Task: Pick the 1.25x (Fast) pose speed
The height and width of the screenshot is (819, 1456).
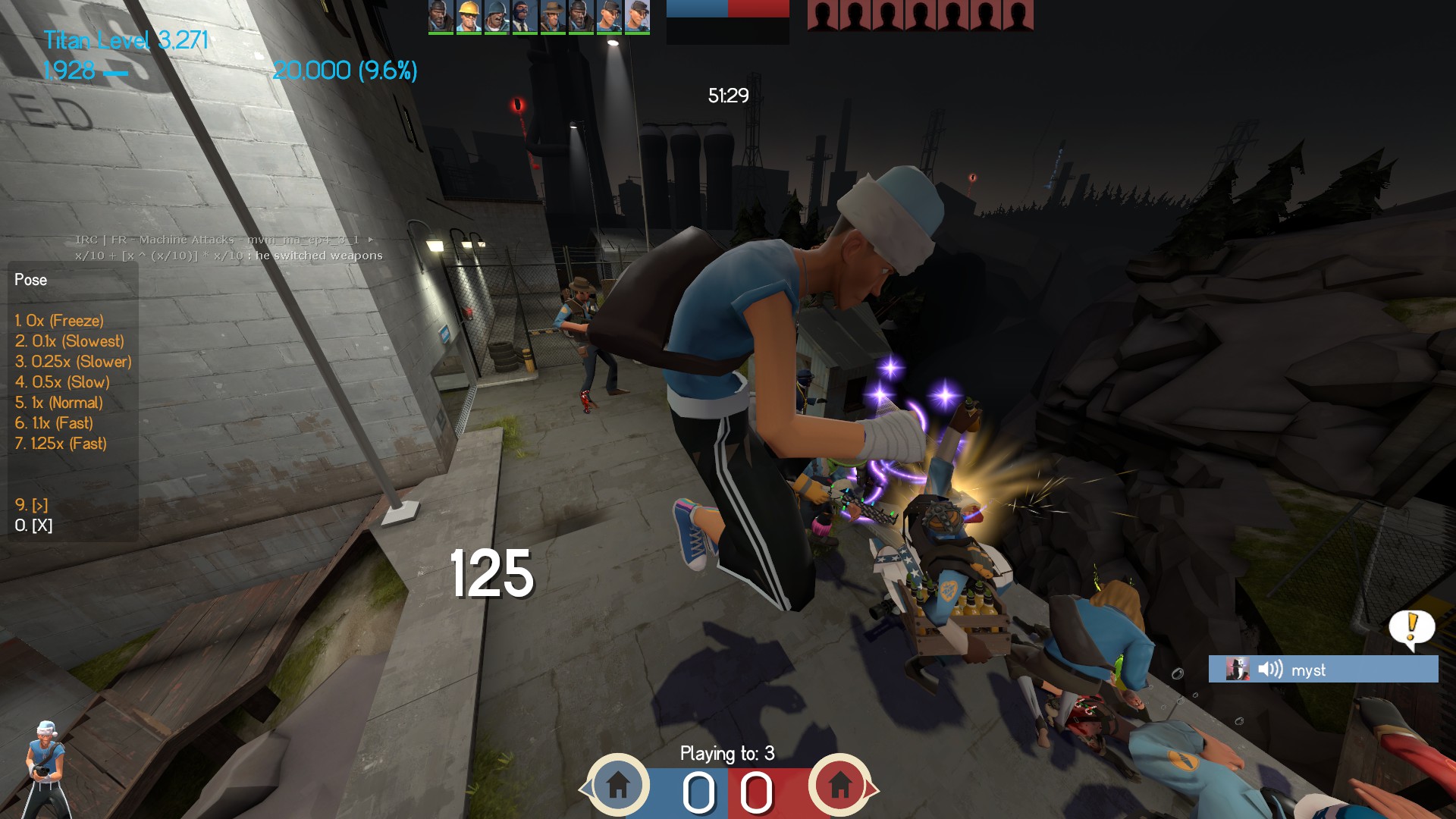Action: click(61, 444)
